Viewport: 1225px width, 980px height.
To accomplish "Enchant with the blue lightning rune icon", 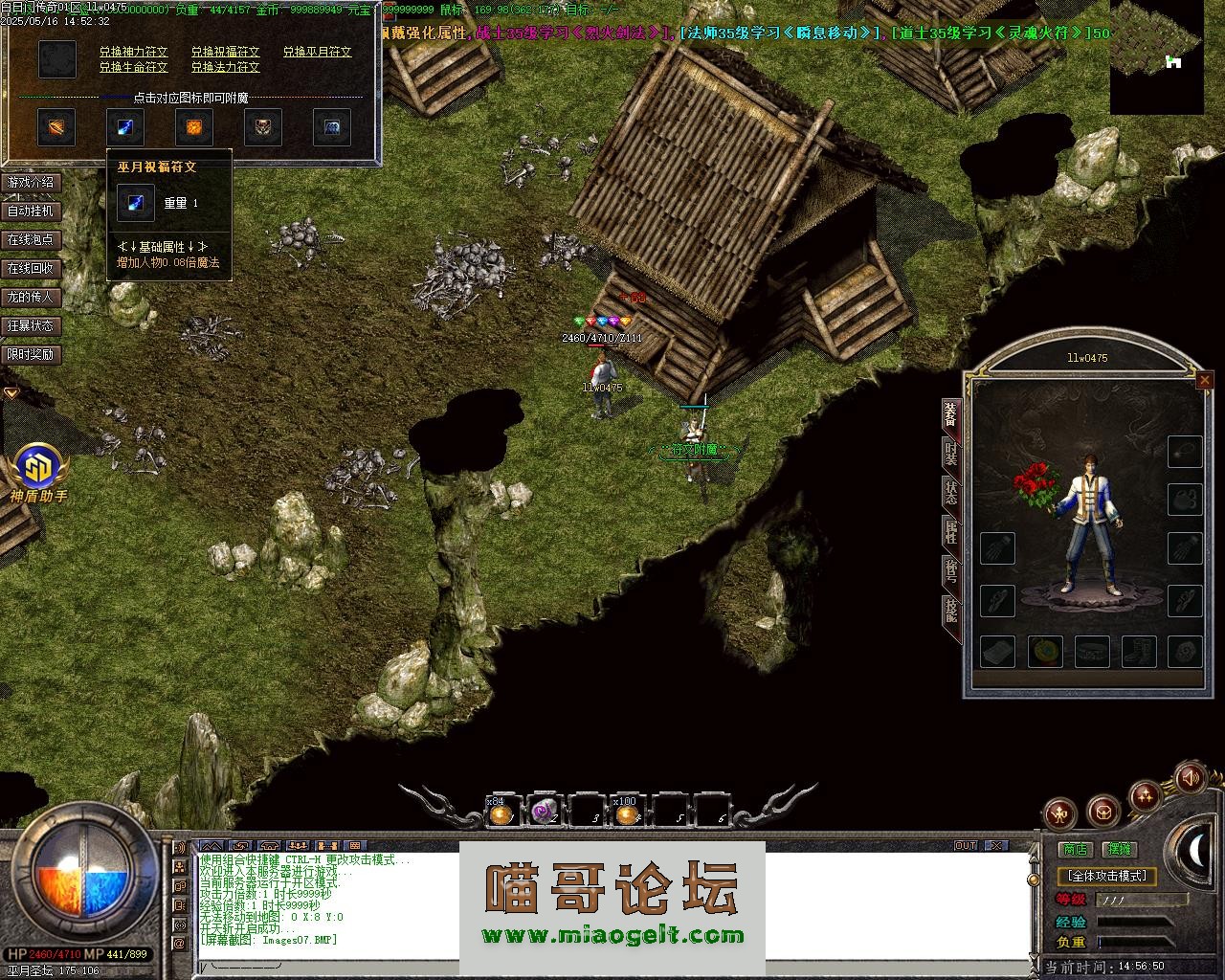I will 125,126.
